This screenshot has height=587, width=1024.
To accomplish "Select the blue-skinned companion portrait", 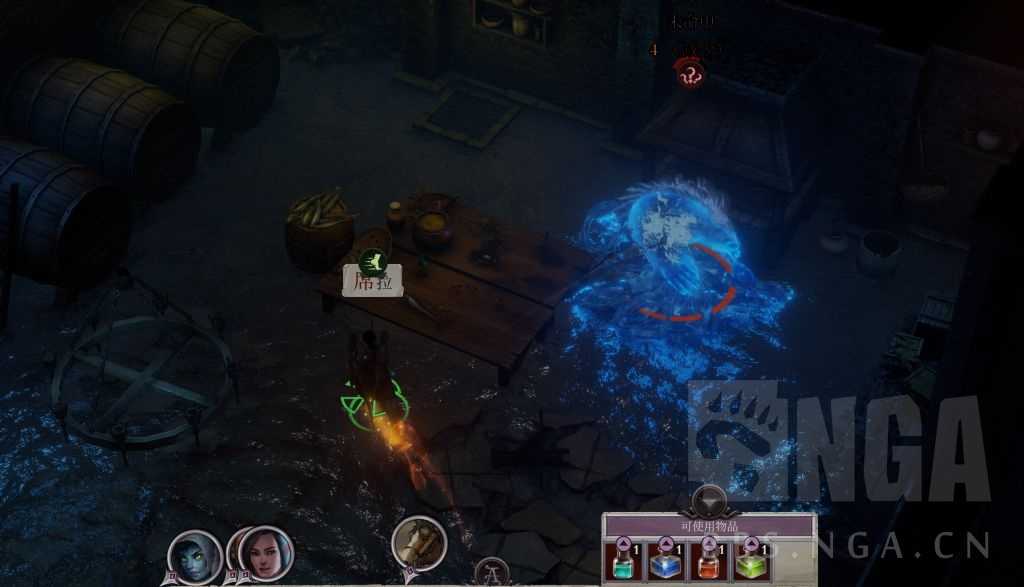I will coord(194,555).
